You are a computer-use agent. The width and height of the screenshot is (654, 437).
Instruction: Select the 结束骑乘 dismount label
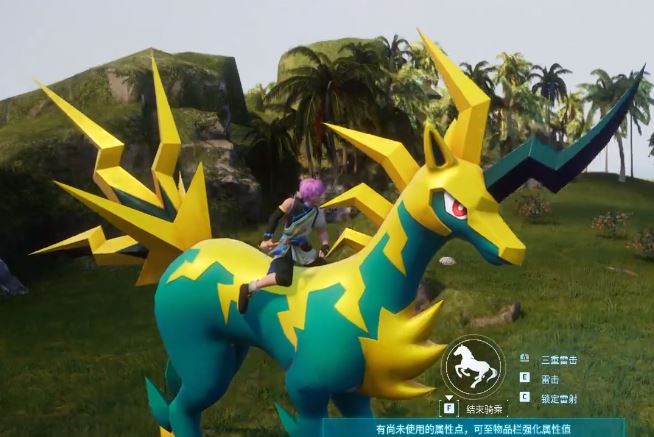(484, 408)
